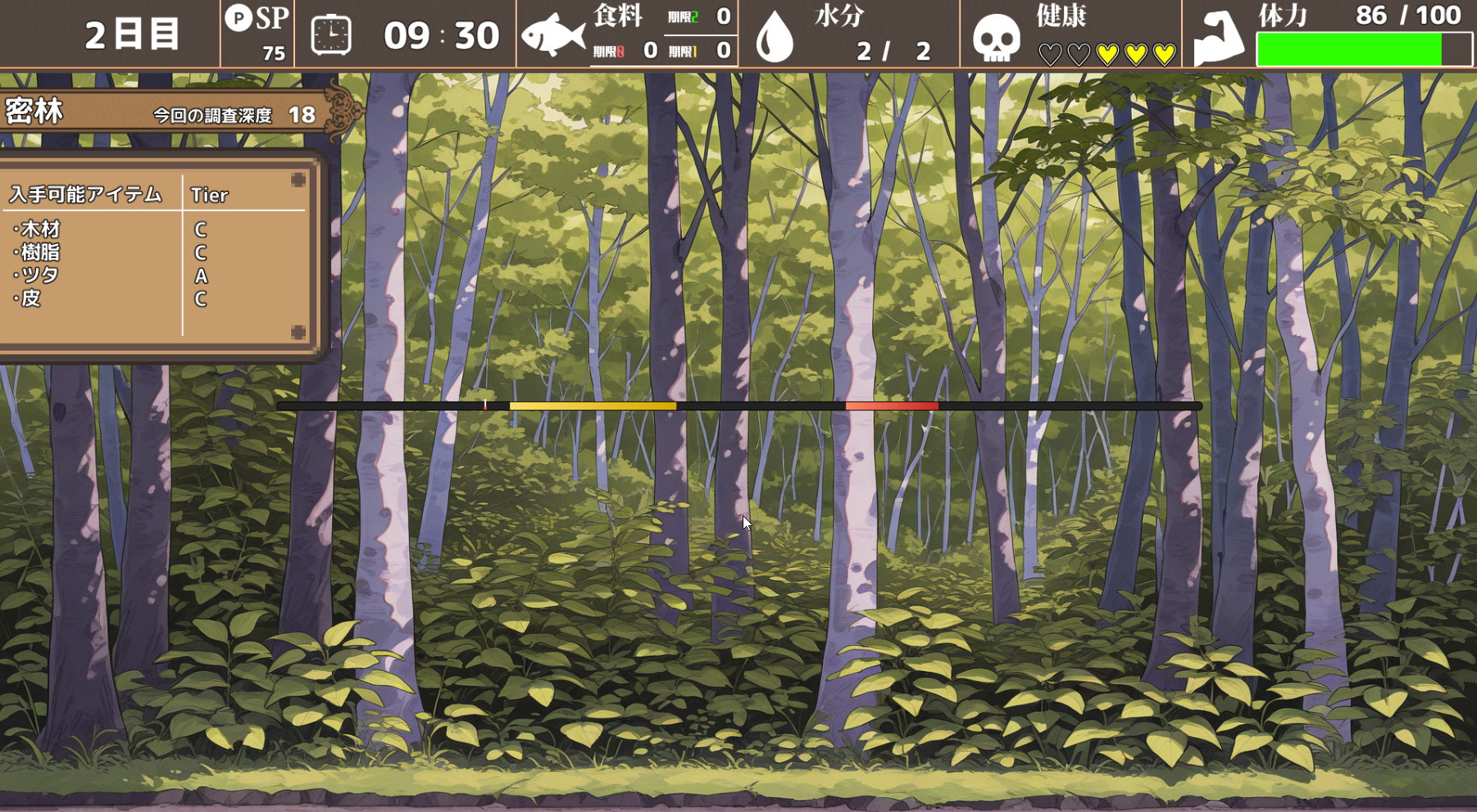Click the yellow zone of the gauge
Screen dimensions: 1477x812
(593, 406)
